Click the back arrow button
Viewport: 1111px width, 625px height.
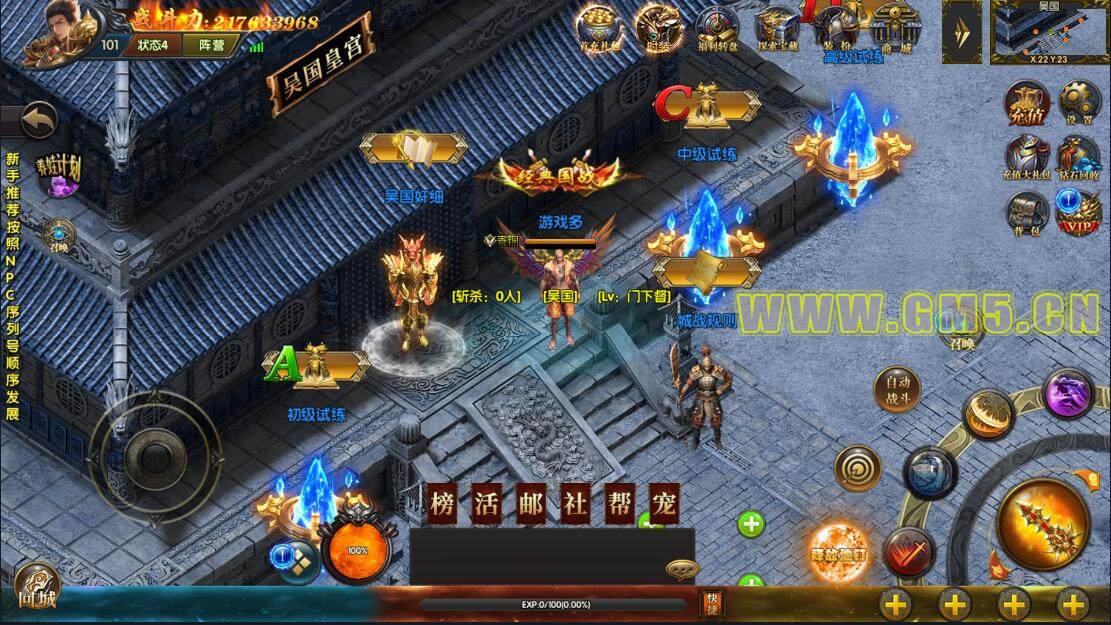(x=38, y=122)
